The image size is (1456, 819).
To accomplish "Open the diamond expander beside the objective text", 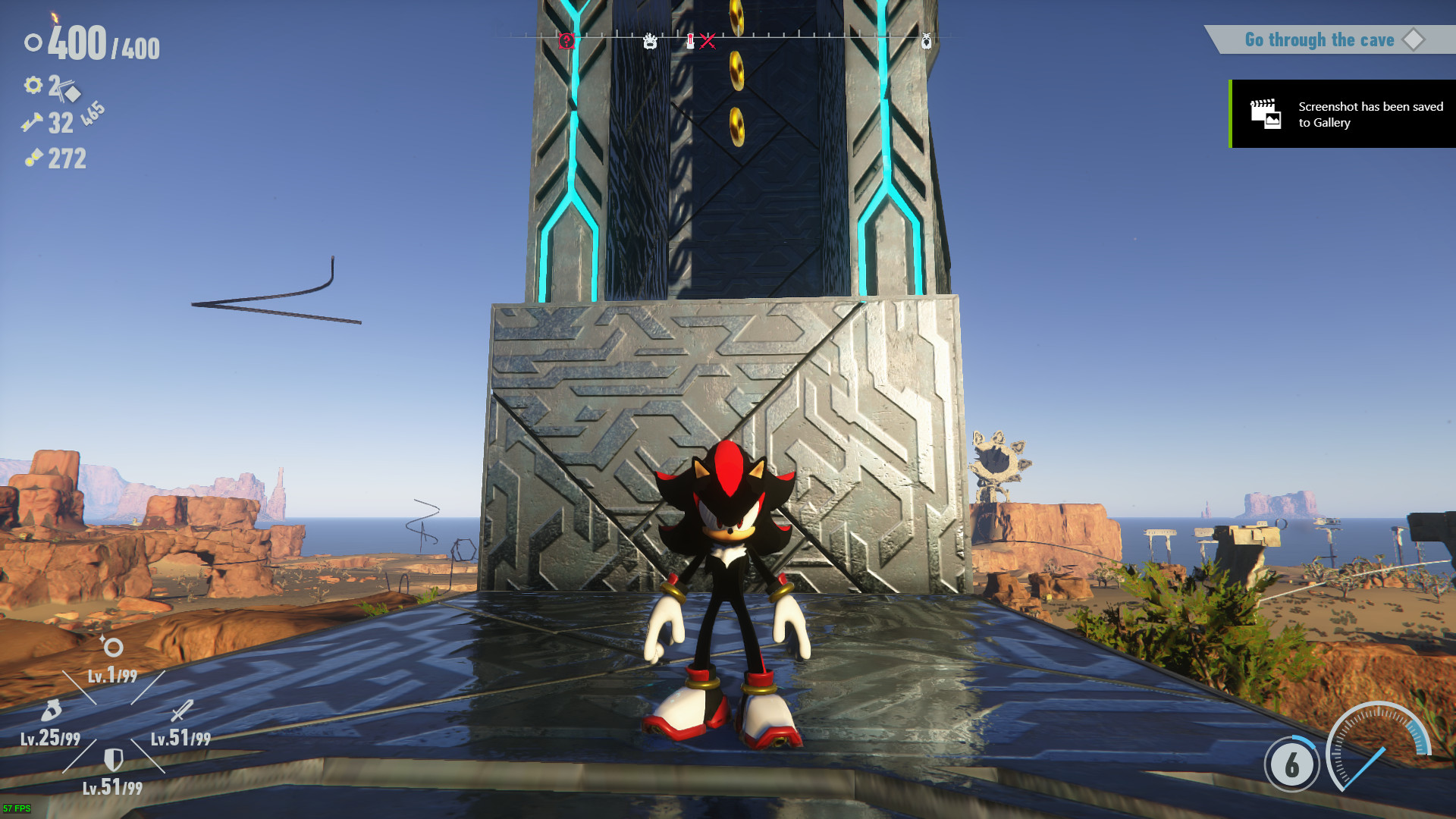I will click(1415, 40).
